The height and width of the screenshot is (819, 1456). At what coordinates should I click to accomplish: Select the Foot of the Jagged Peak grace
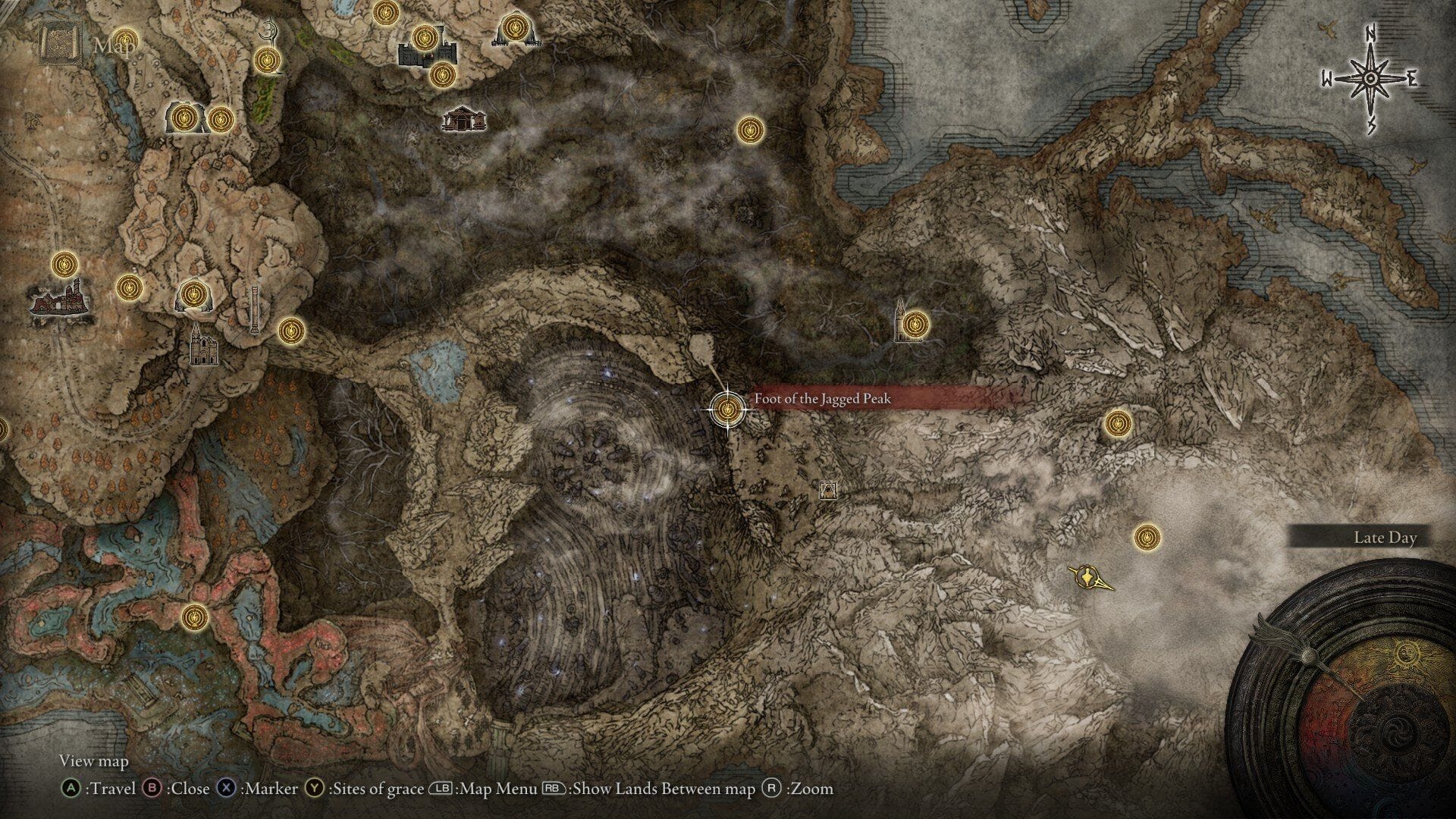[x=726, y=409]
